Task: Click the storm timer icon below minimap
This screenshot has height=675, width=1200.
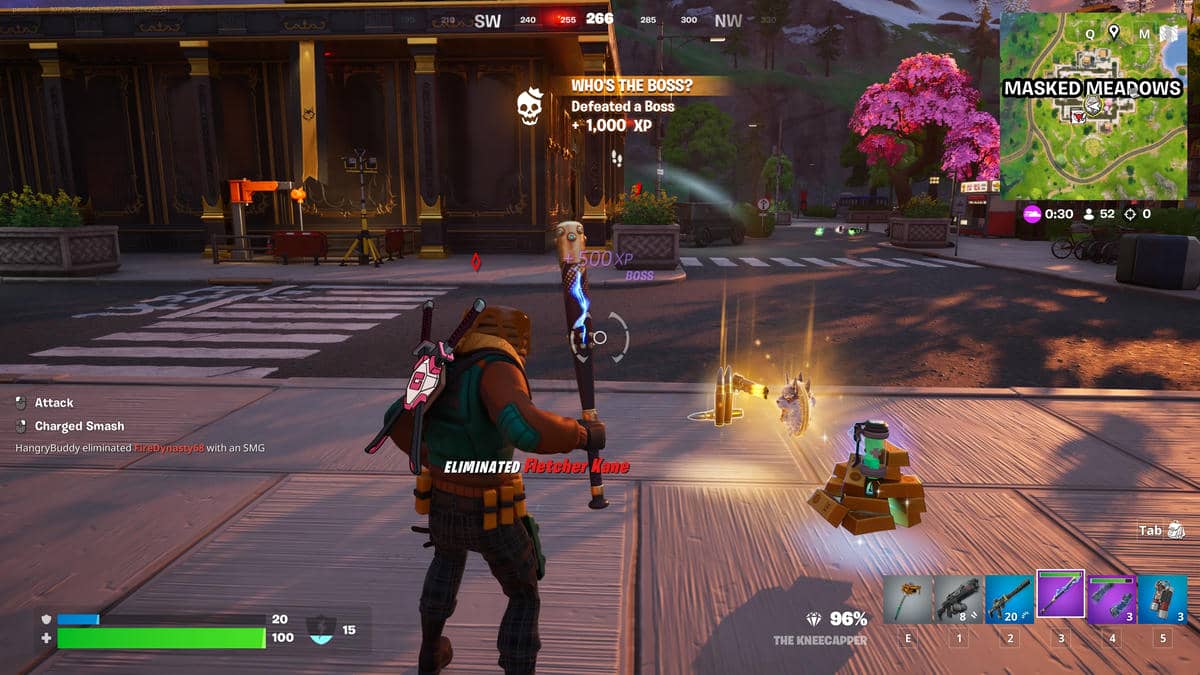Action: pyautogui.click(x=1033, y=213)
